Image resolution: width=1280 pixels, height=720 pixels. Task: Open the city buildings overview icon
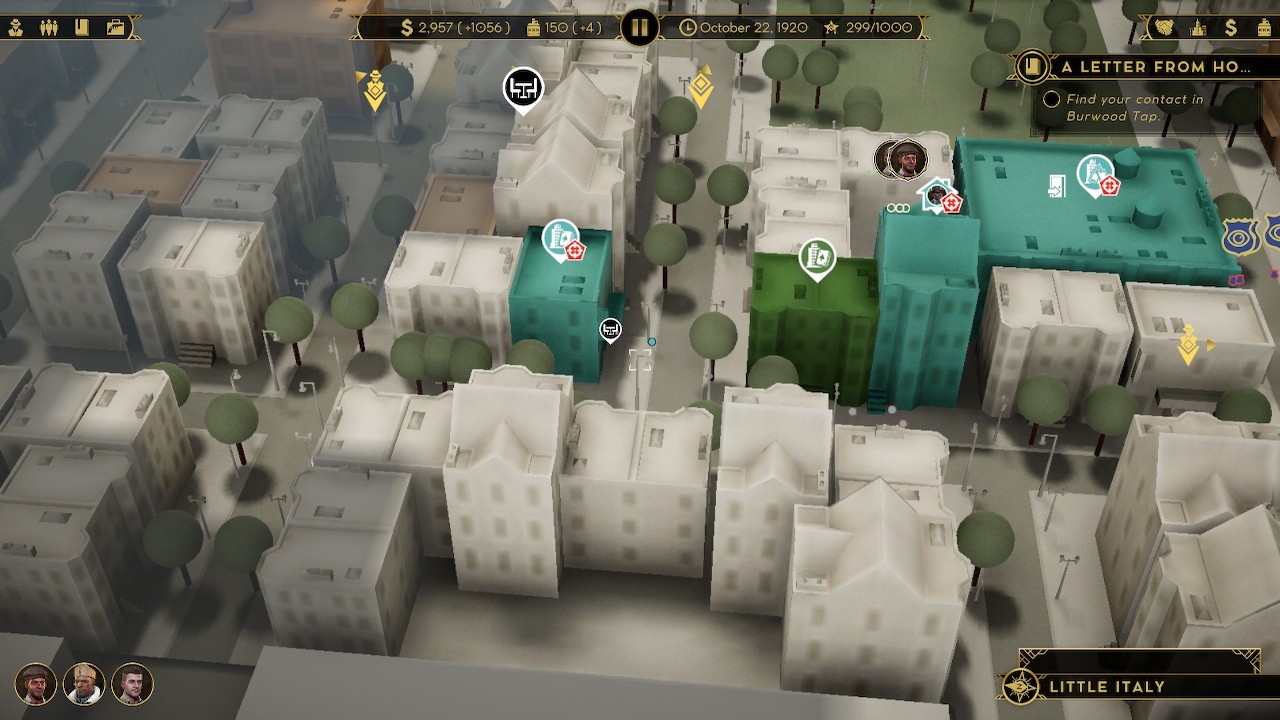click(x=1196, y=27)
